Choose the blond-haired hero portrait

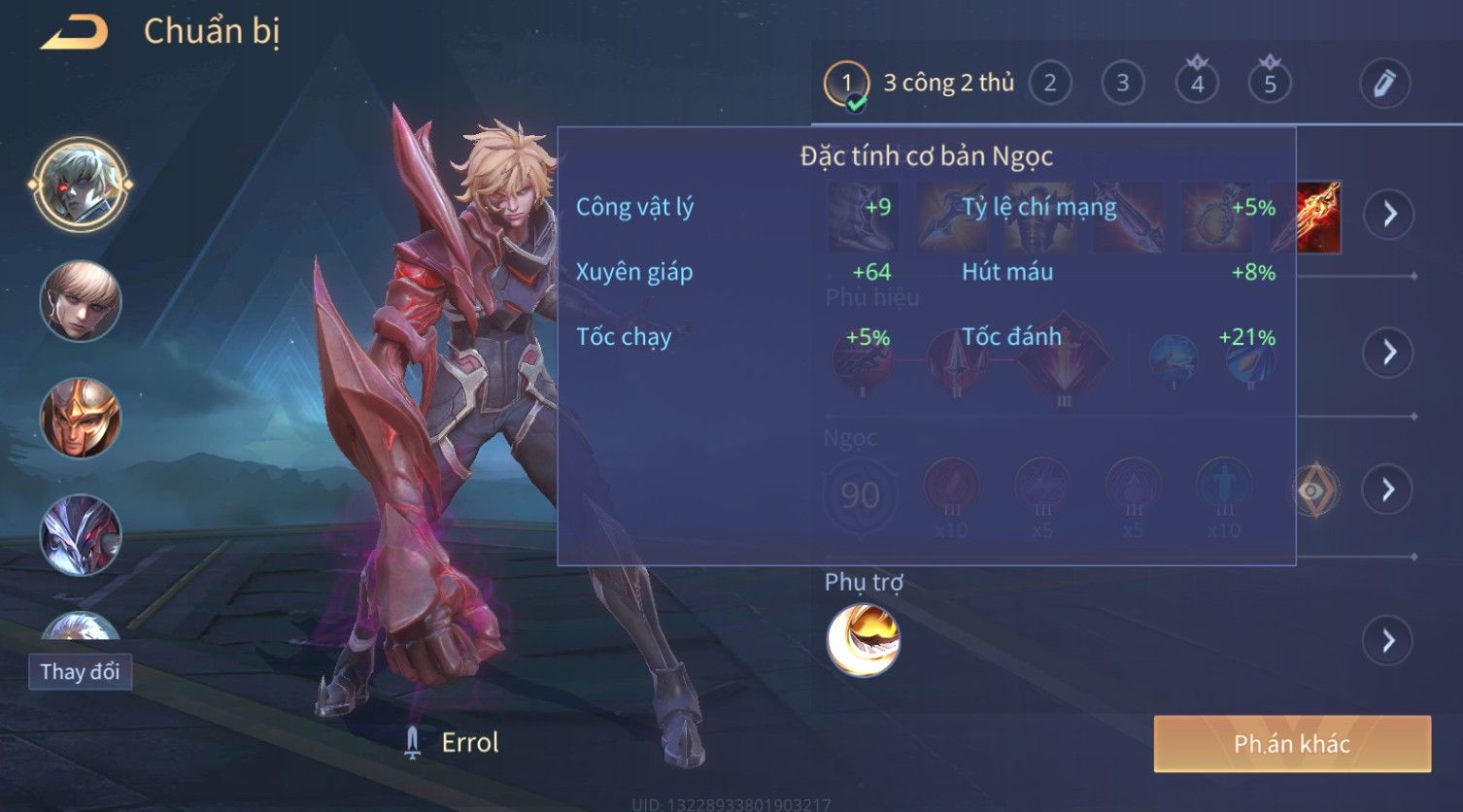point(80,301)
